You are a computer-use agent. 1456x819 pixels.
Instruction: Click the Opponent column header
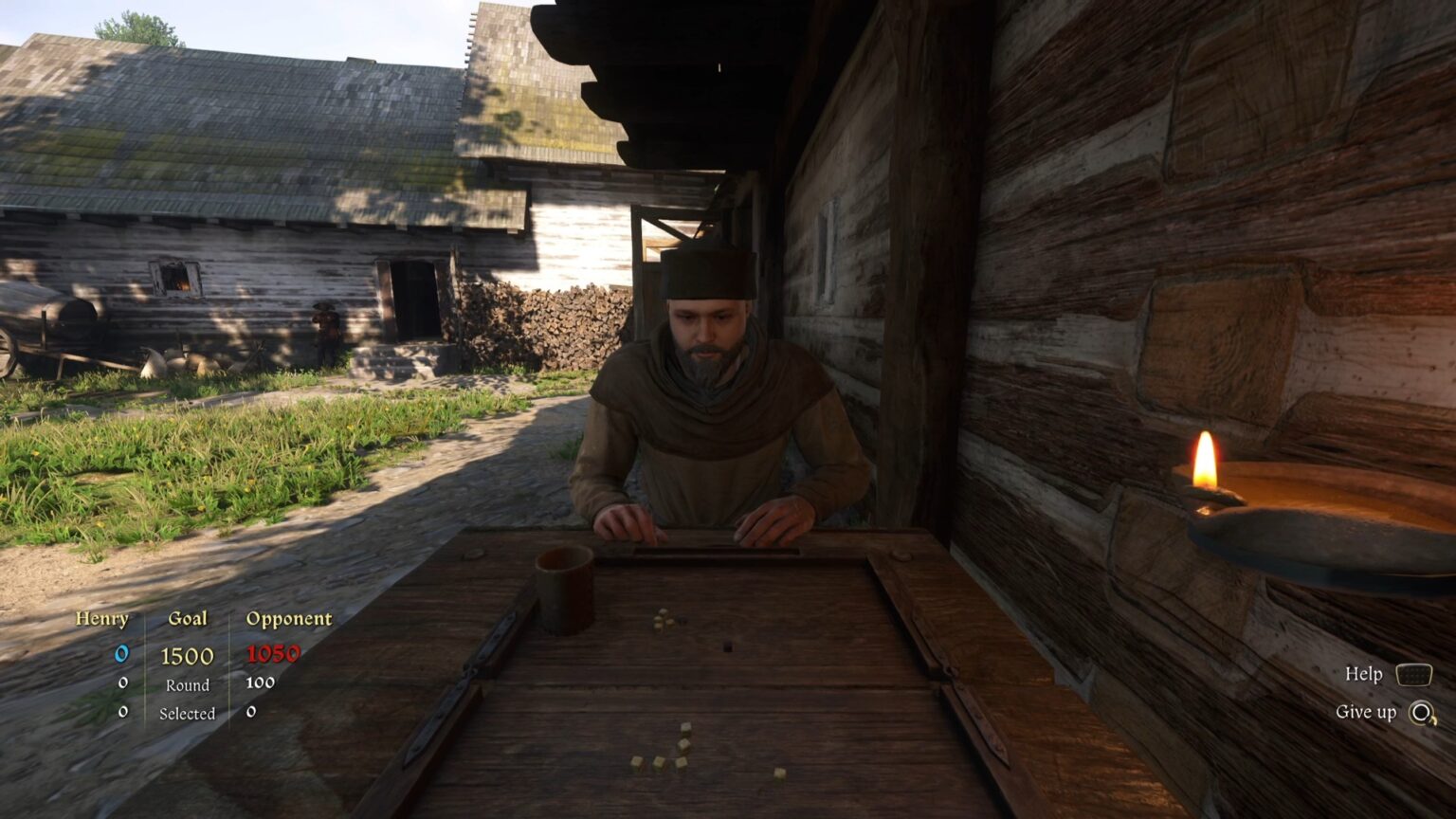(x=287, y=619)
